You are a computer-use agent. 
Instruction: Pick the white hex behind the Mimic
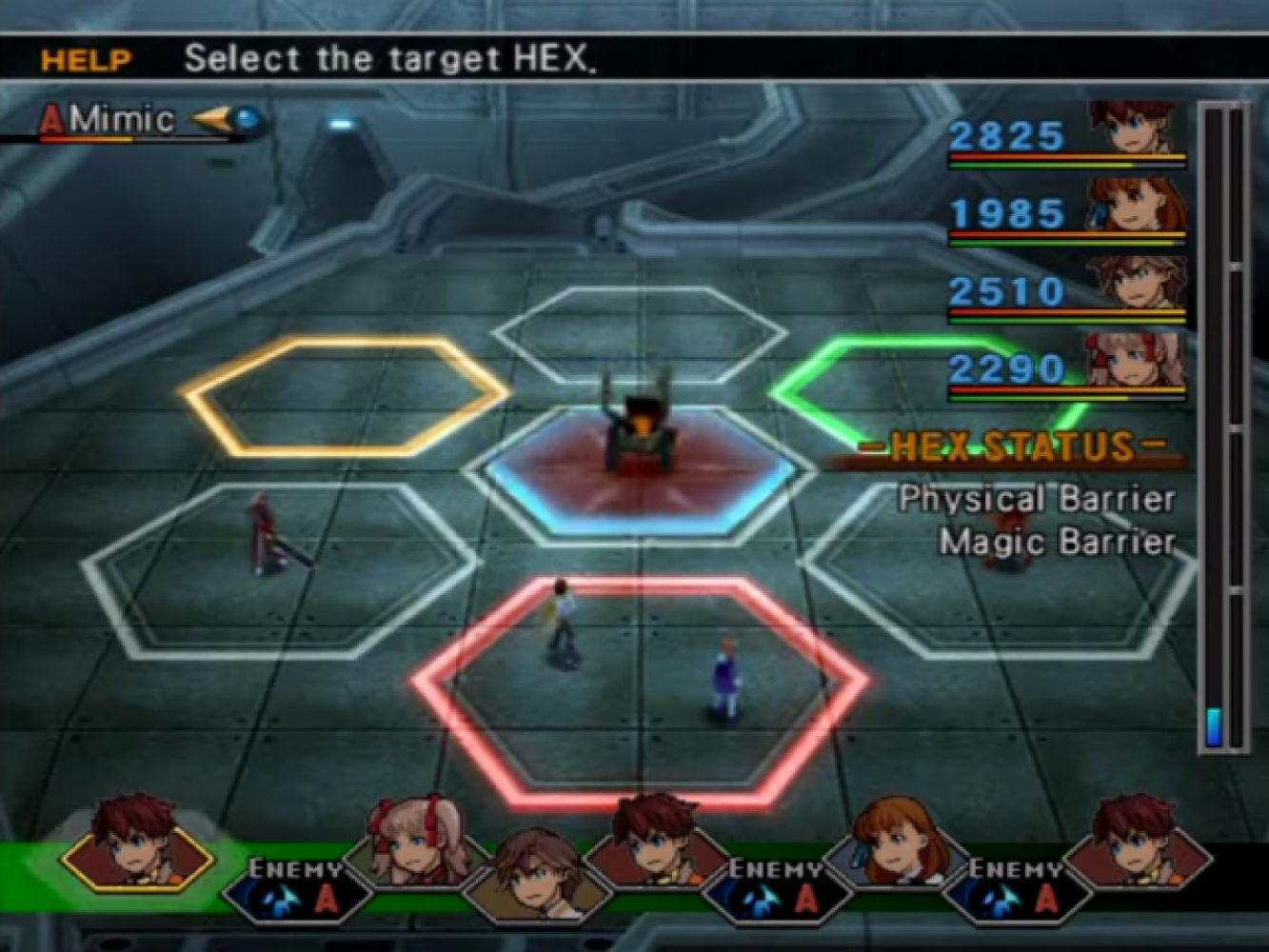640,333
